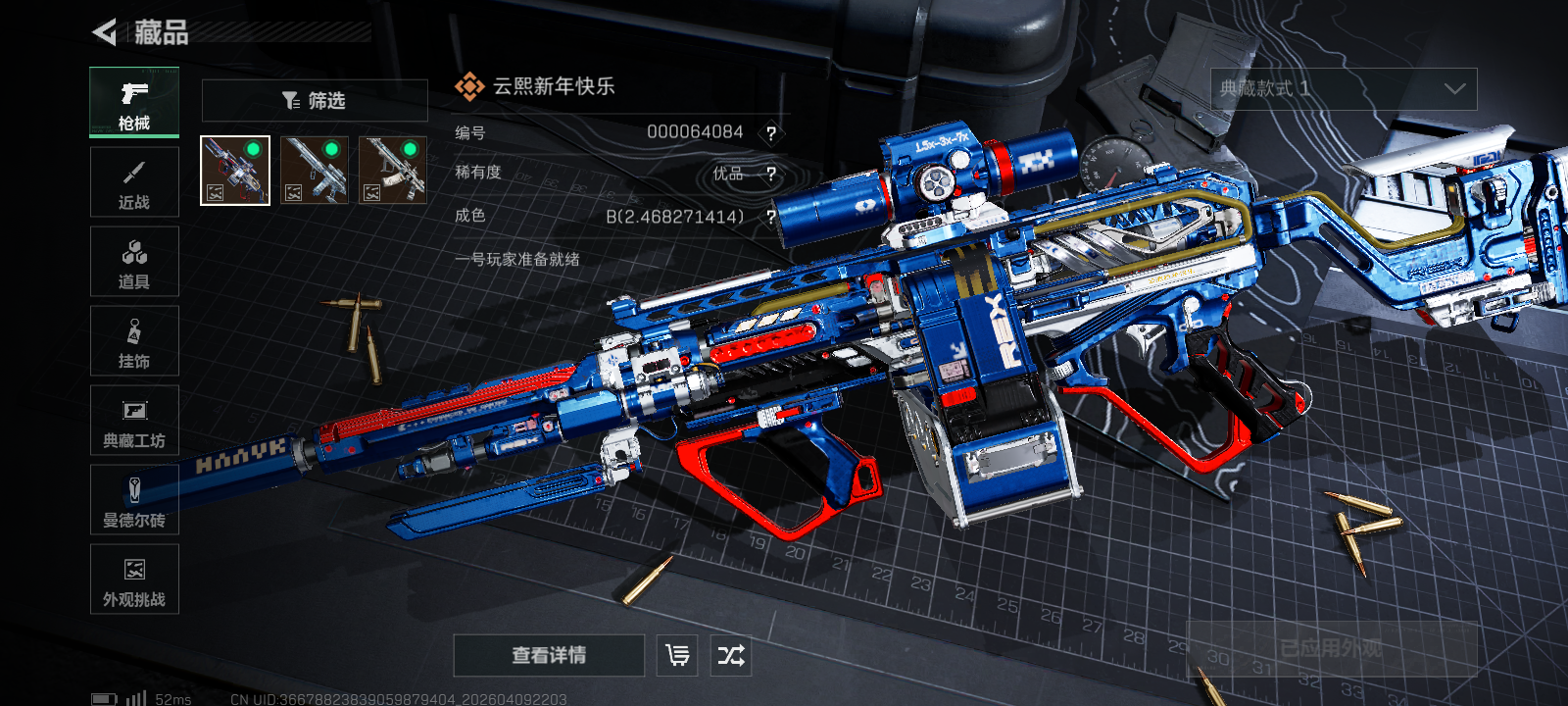Viewport: 1568px width, 706px height.
Task: Open the 典藏工坊 workshop tab
Action: (134, 421)
